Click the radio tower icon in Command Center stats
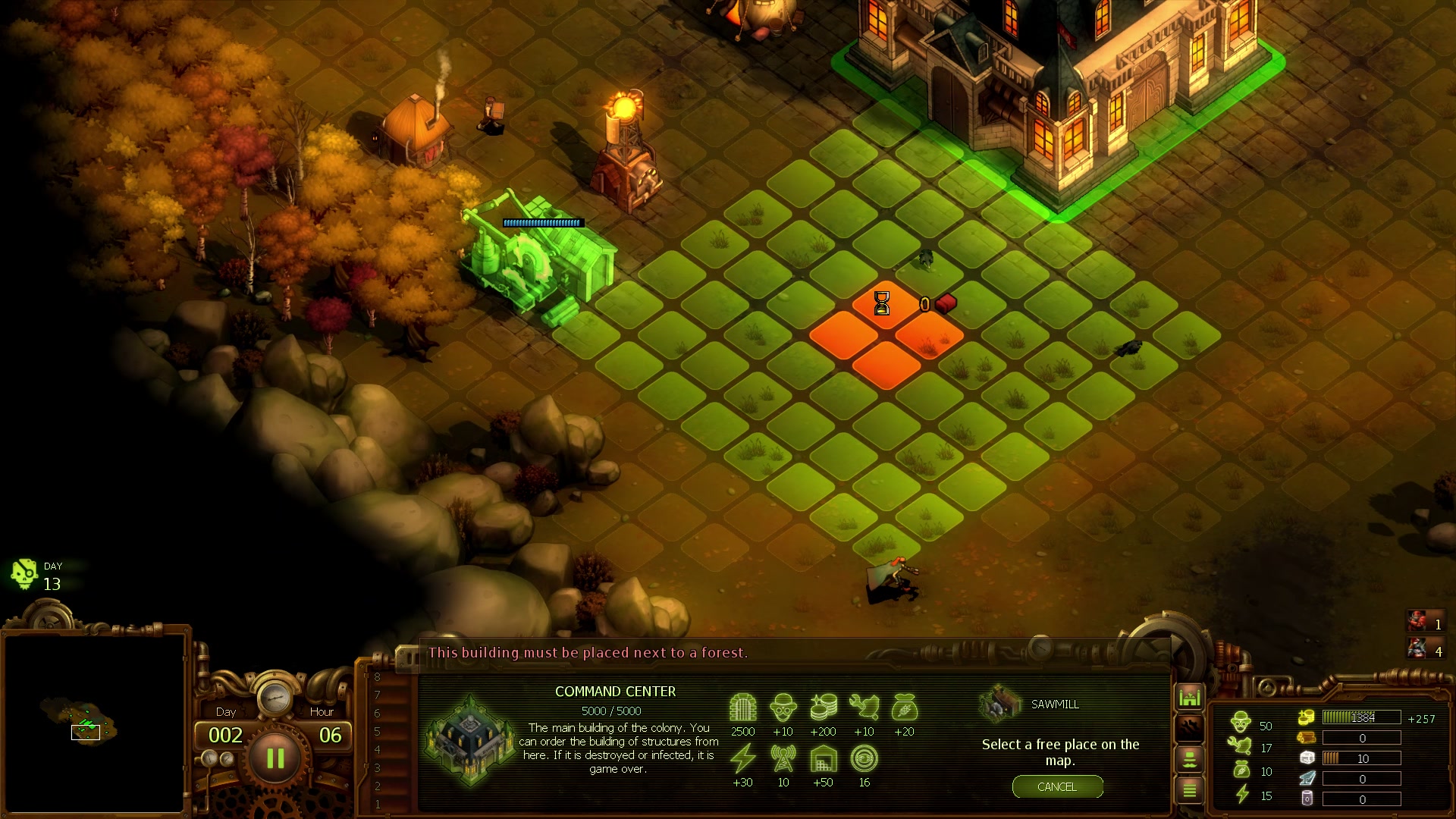 point(783,758)
